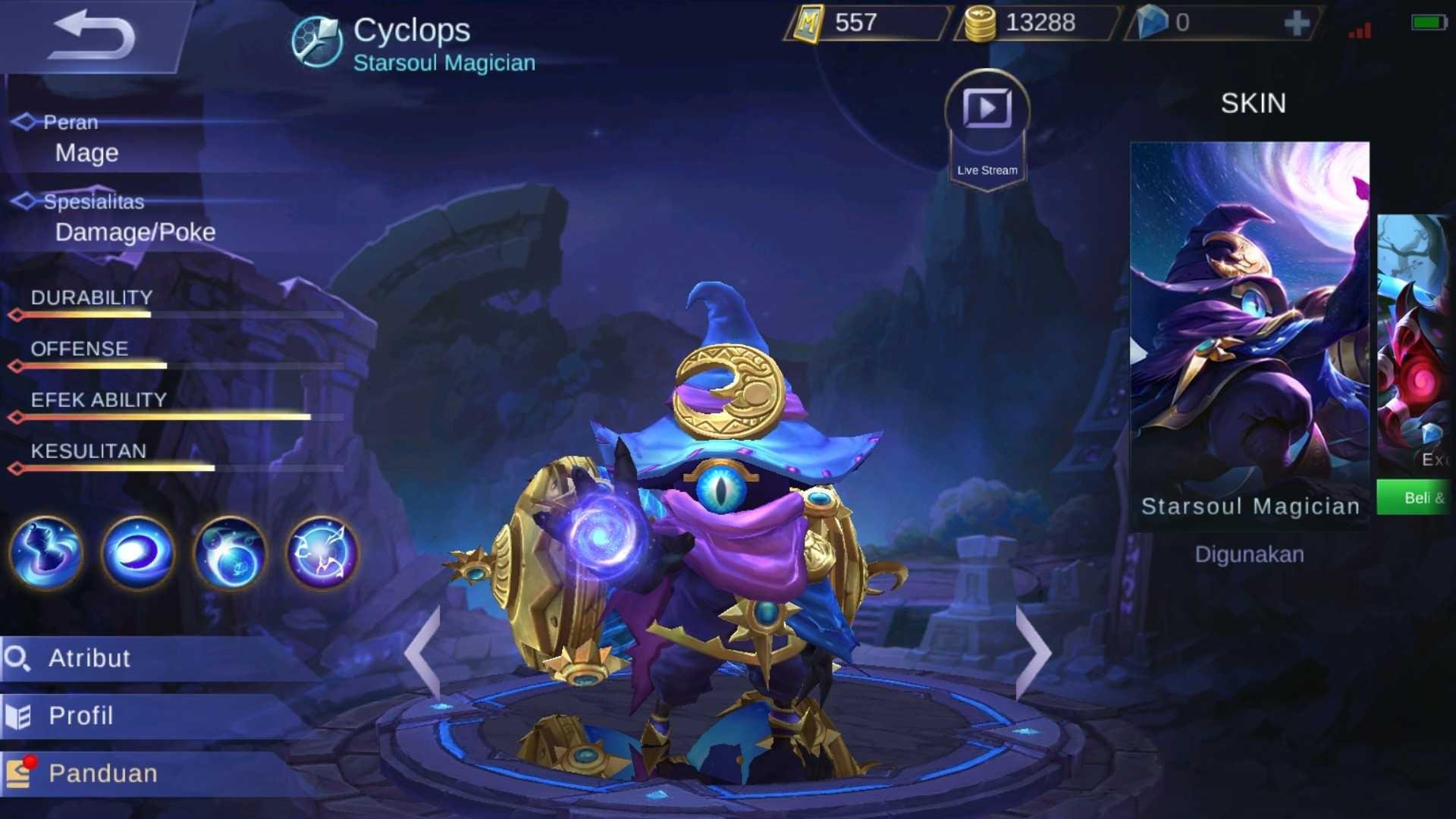Viewport: 1456px width, 819px height.
Task: Tap the gold battle points coin icon
Action: tap(980, 24)
